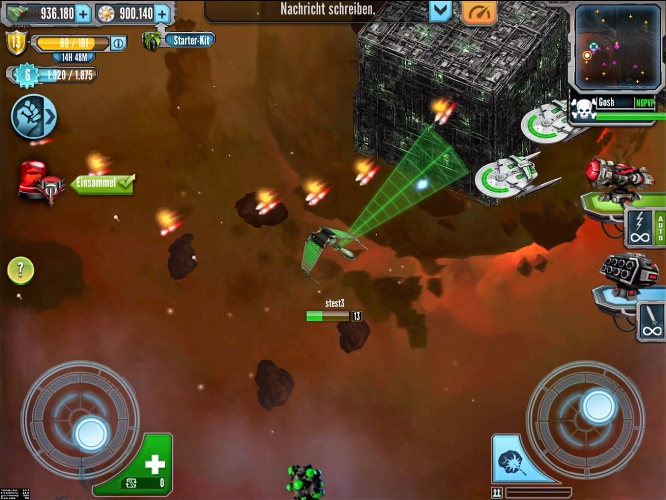Type in the Nachricht schreiben chat field
This screenshot has width=666, height=500.
322,9
